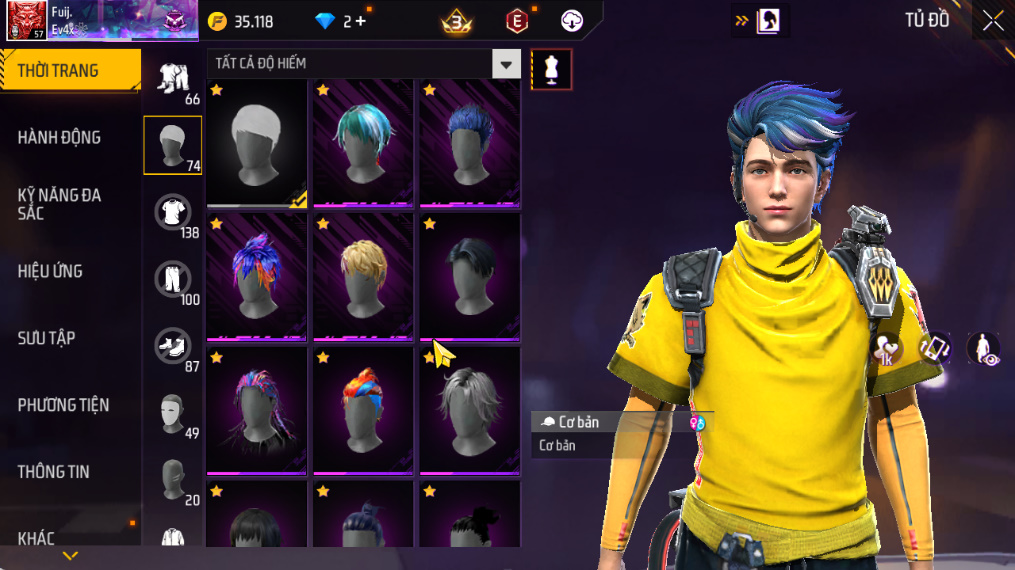Add diamonds with the plus button
Image resolution: width=1015 pixels, height=570 pixels.
pos(360,21)
